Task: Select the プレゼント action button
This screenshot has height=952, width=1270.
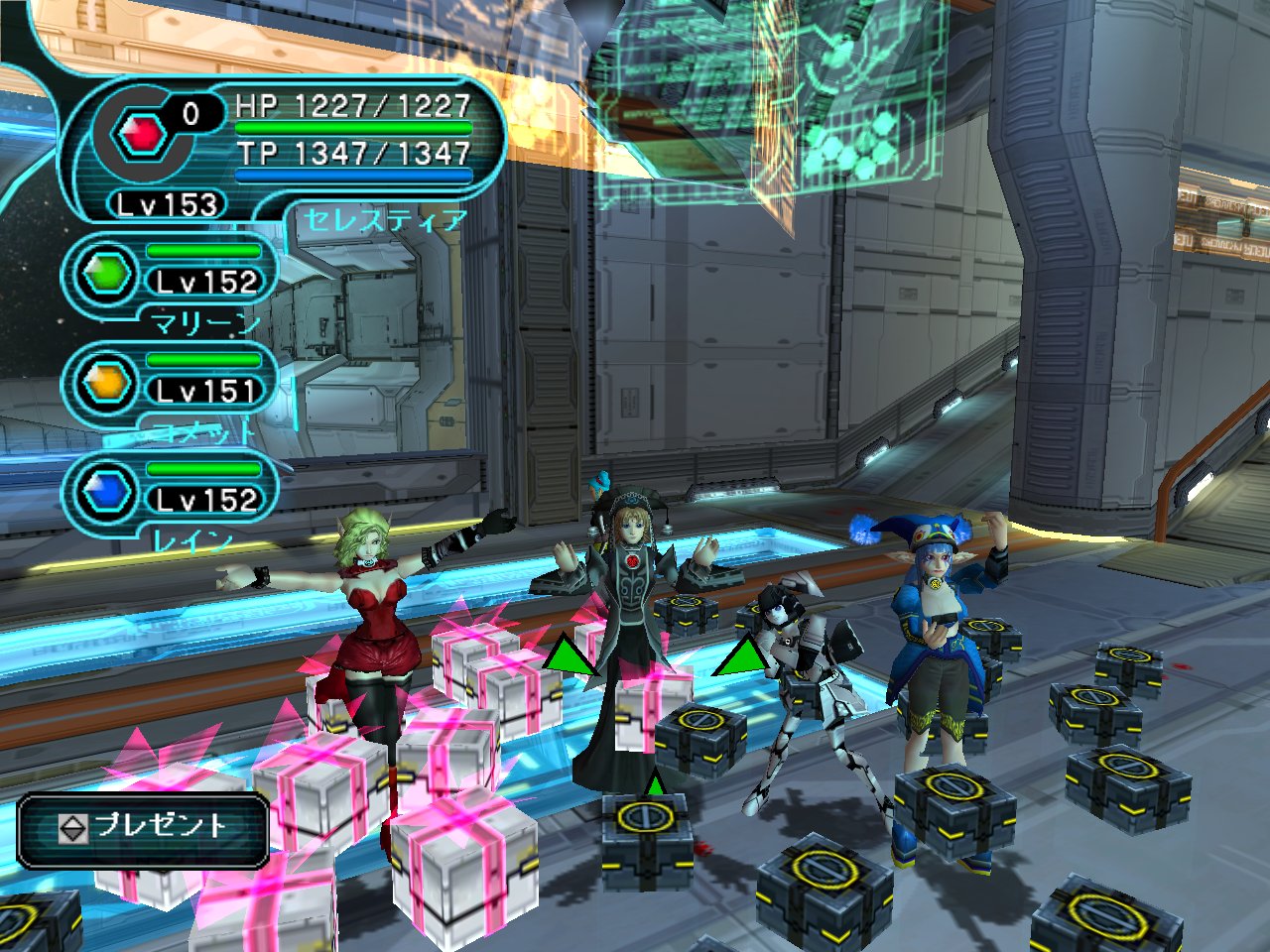Action: 144,827
